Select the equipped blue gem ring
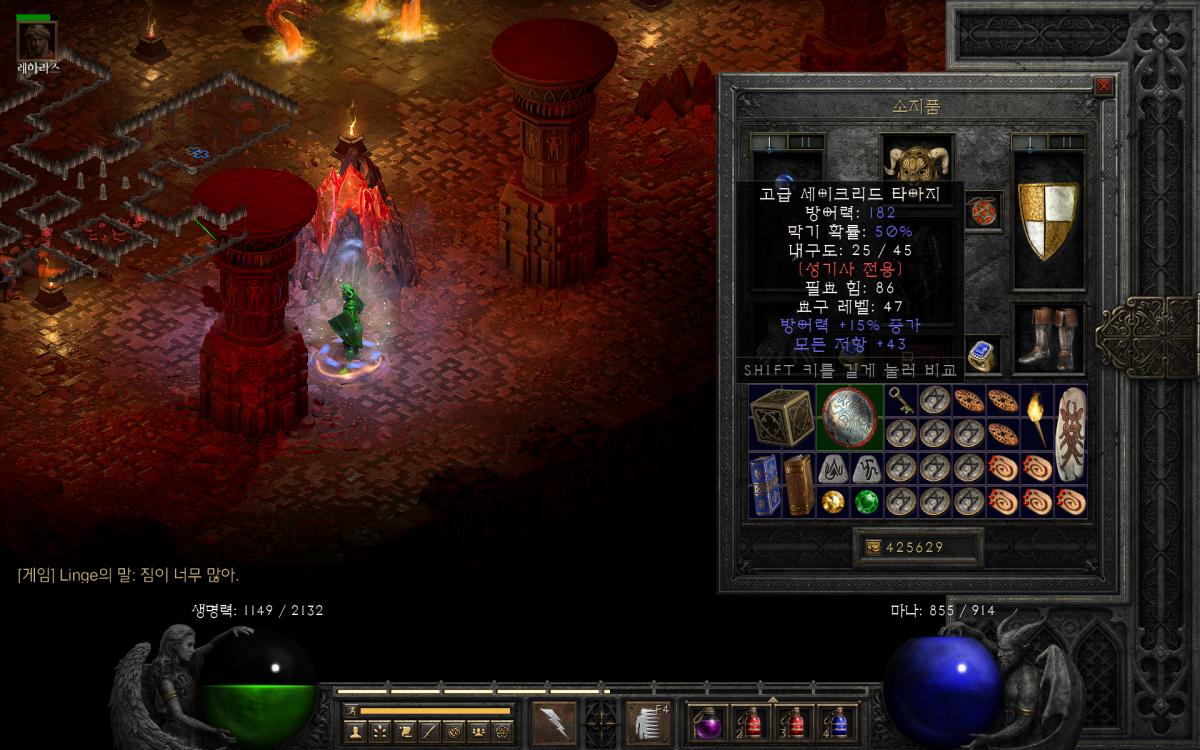Viewport: 1200px width, 750px height. coord(980,355)
